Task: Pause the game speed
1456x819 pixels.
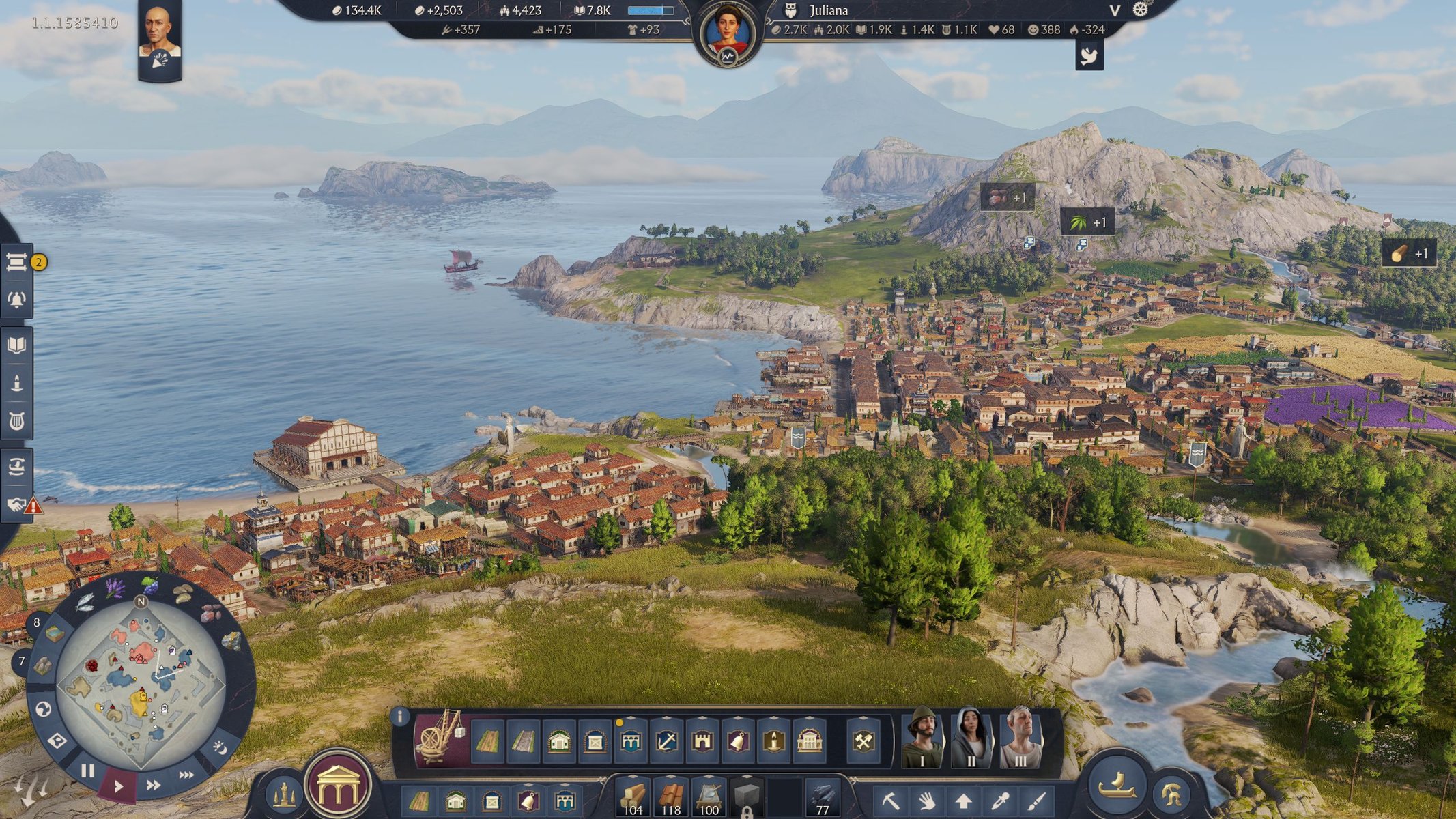Action: coord(87,771)
